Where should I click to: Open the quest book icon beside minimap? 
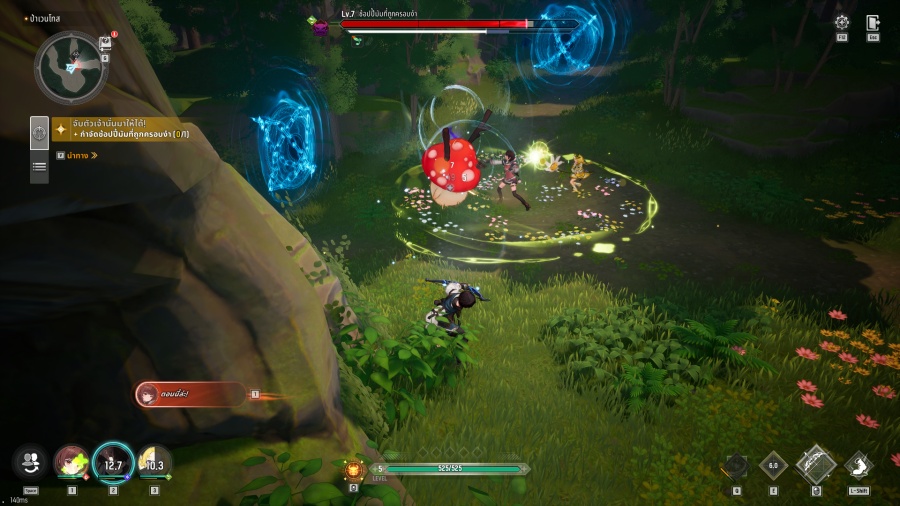(105, 43)
